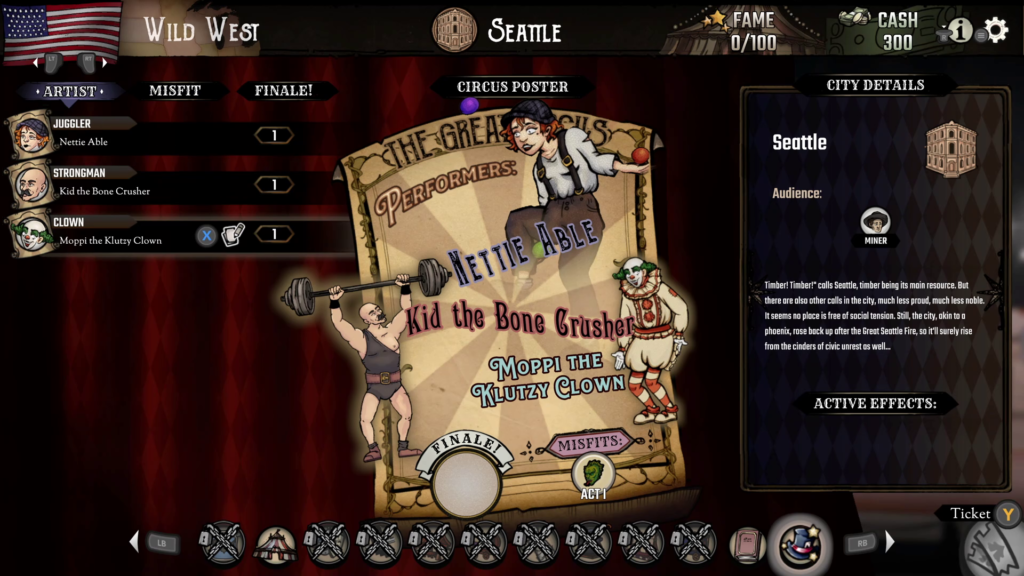1024x576 pixels.
Task: Click the edit pencil icon for Moppi
Action: (x=233, y=235)
